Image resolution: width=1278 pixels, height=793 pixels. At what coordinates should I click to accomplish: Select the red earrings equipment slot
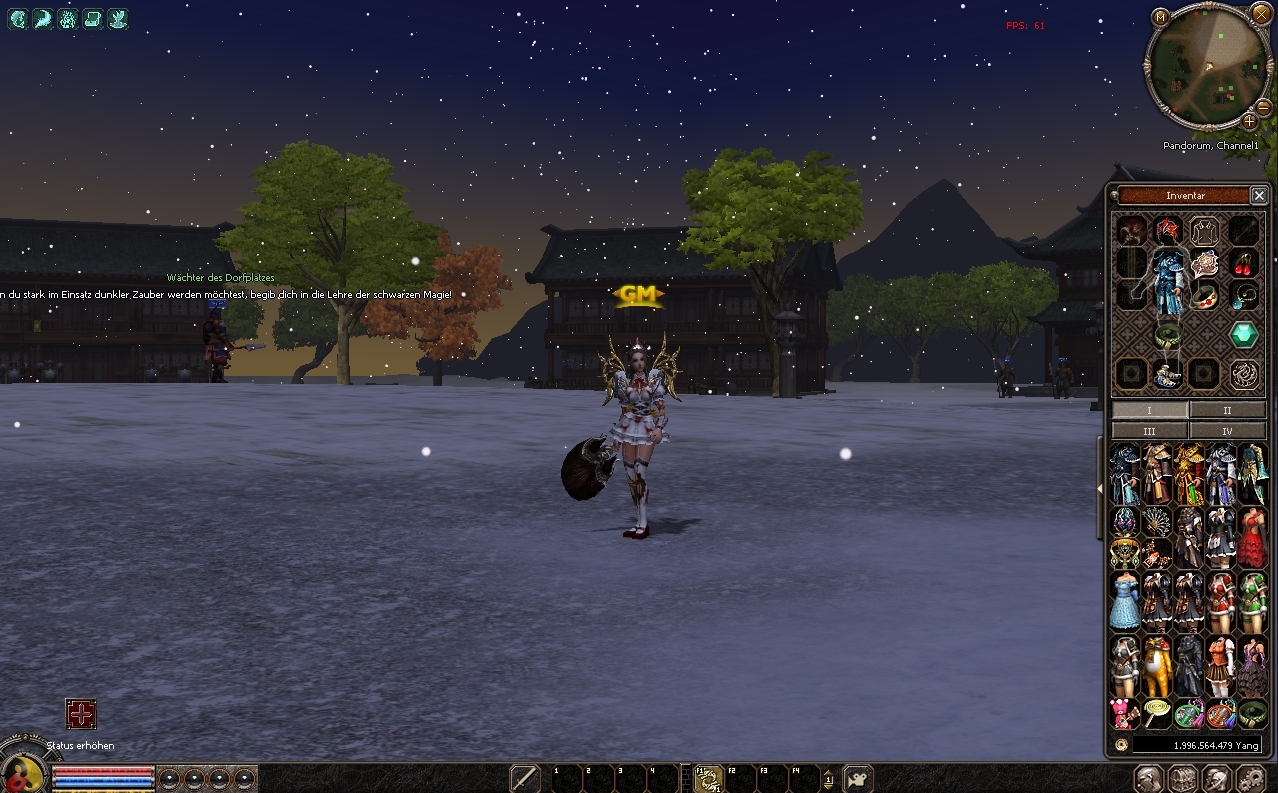tap(1244, 264)
